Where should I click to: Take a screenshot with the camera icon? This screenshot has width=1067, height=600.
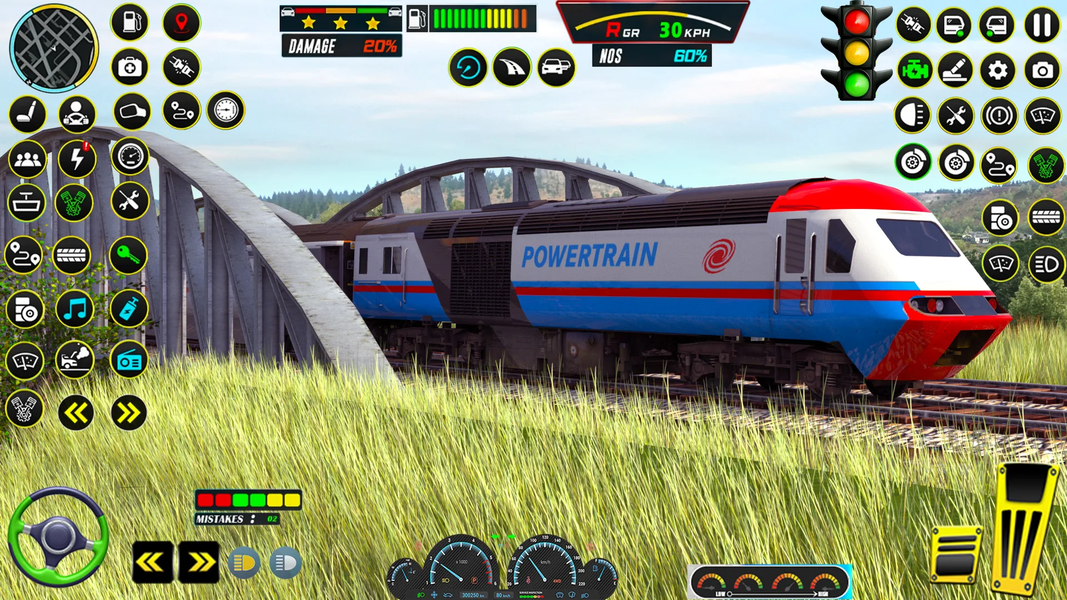point(1042,70)
